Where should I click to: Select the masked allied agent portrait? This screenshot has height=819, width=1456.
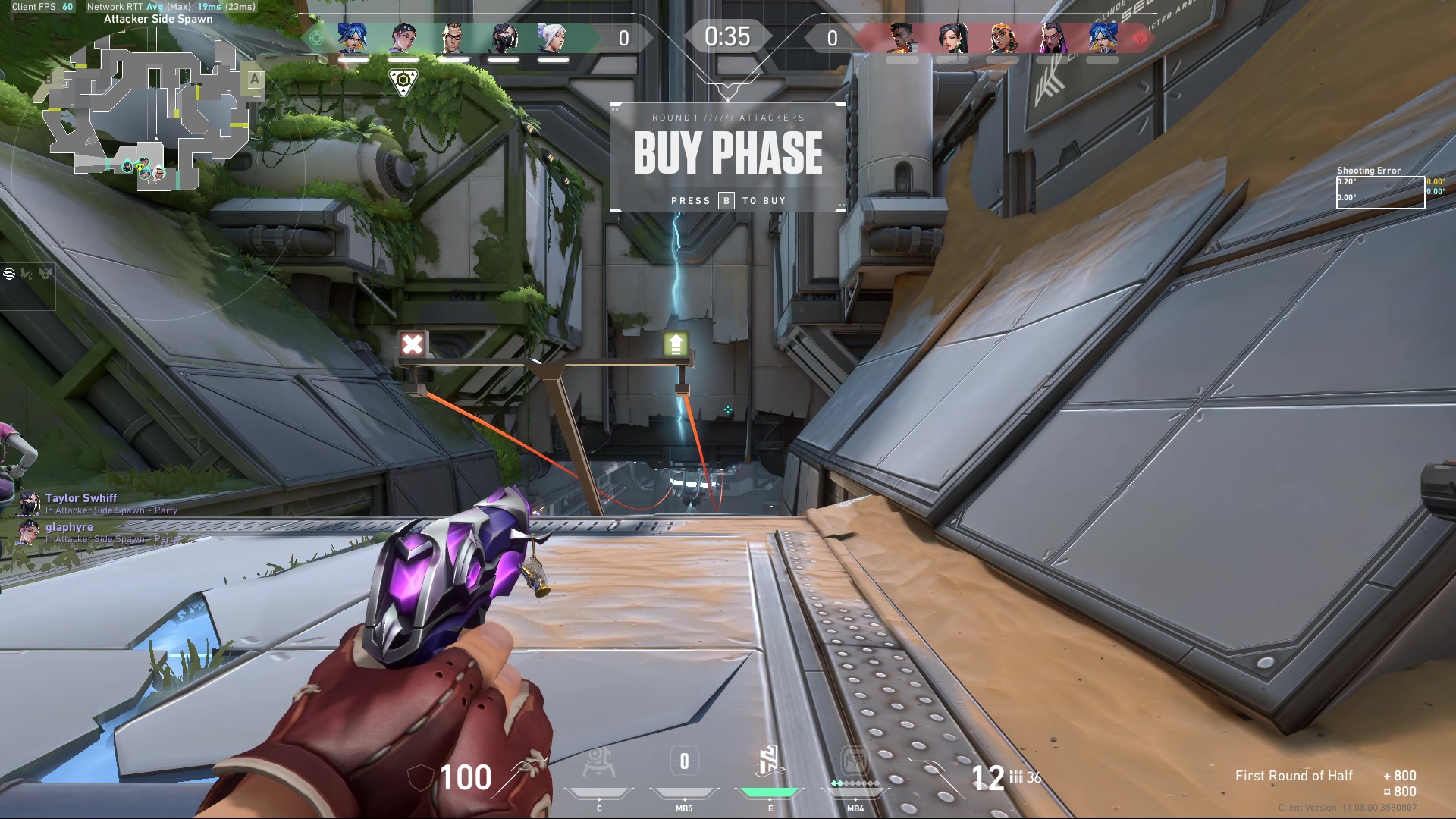(x=504, y=37)
